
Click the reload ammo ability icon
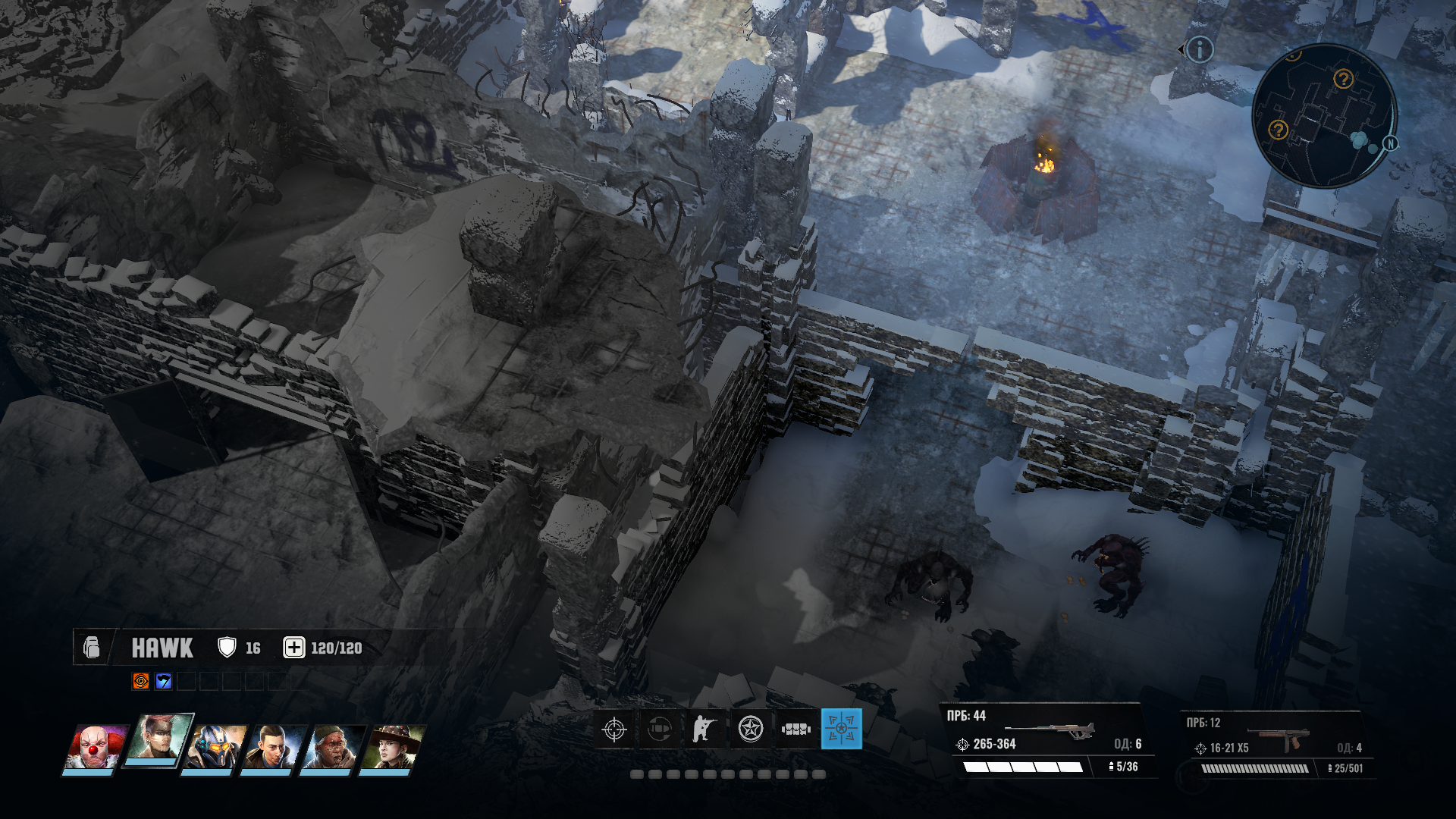(x=660, y=730)
